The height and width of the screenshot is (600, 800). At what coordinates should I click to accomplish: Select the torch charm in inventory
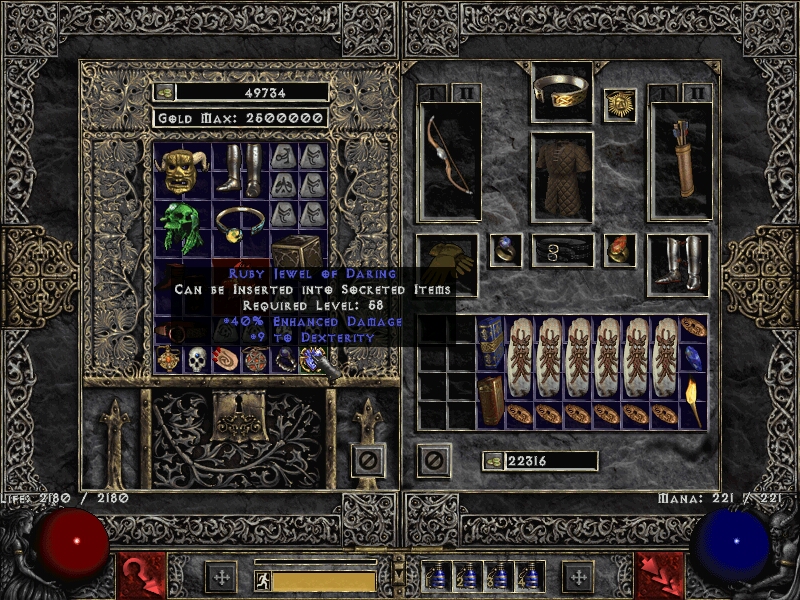(x=694, y=387)
